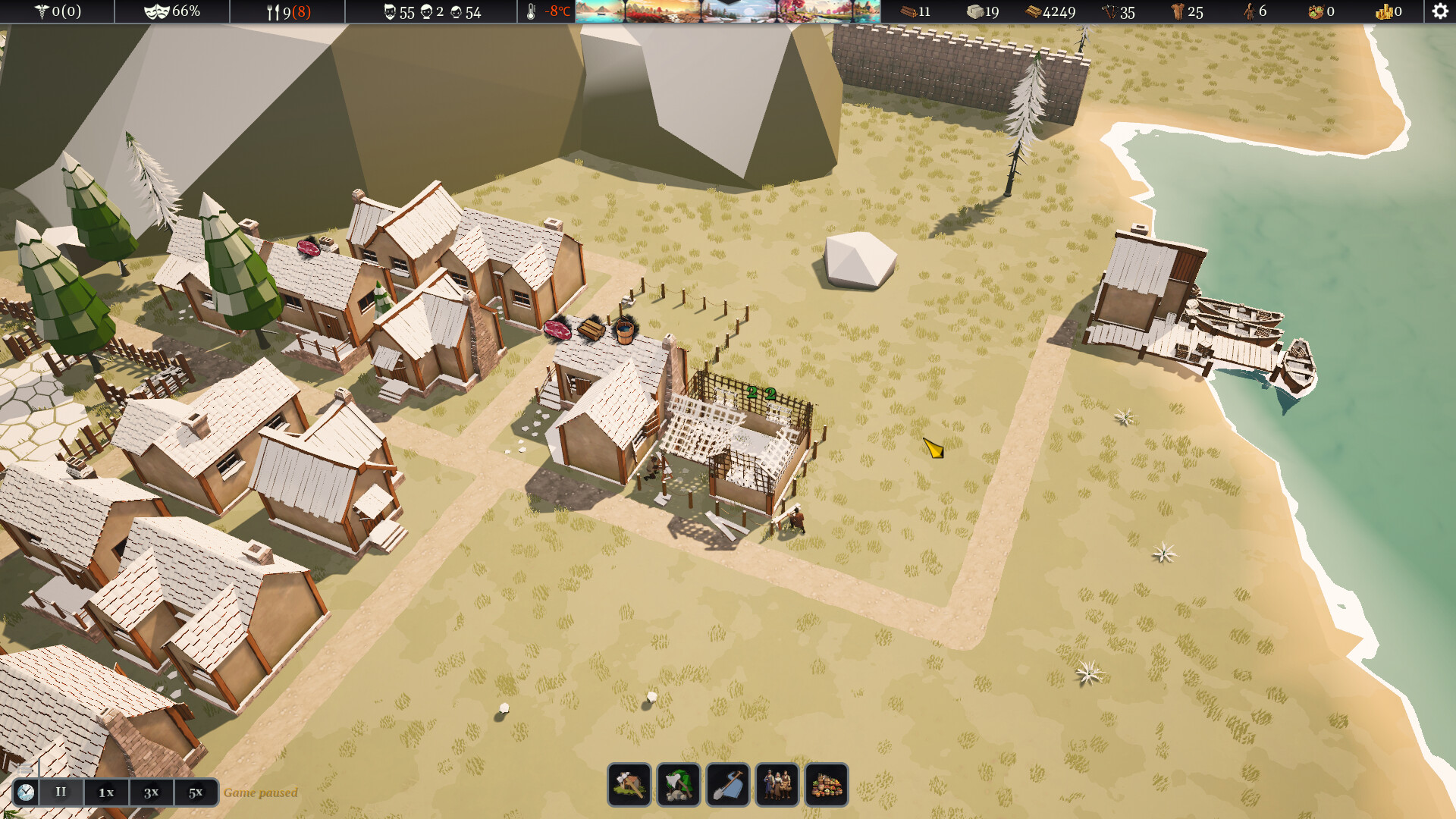The width and height of the screenshot is (1456, 819).
Task: Open the terrain shovel tool
Action: coord(729,785)
